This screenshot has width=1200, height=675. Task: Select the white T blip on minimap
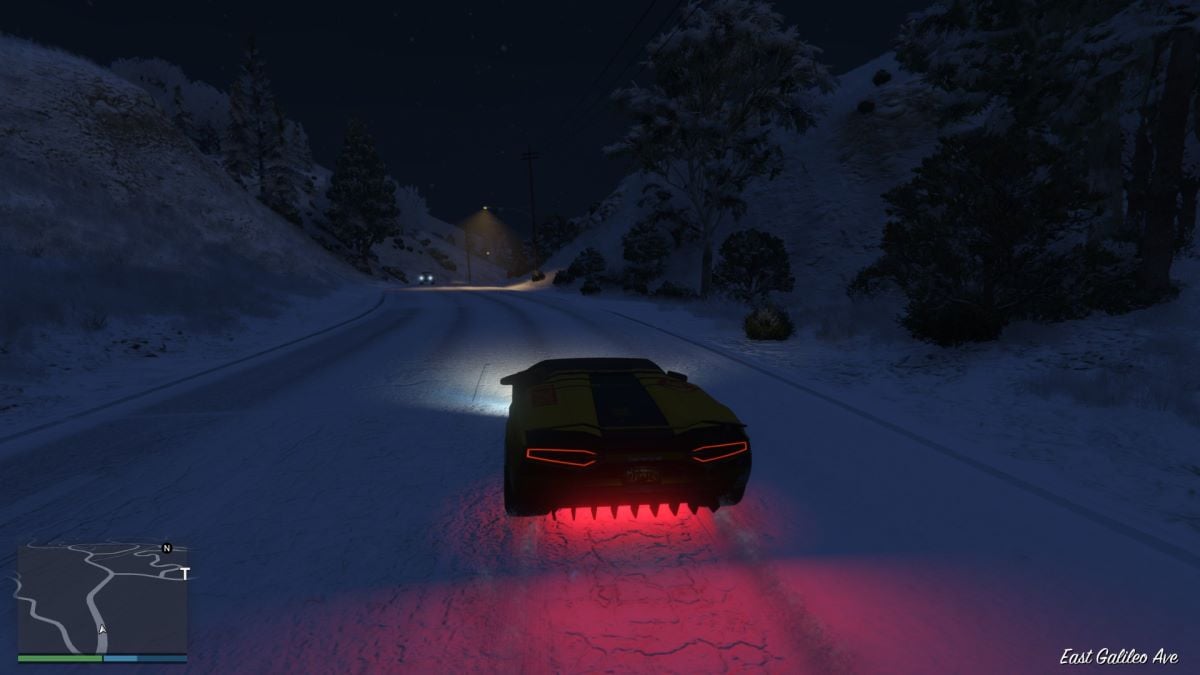click(185, 574)
